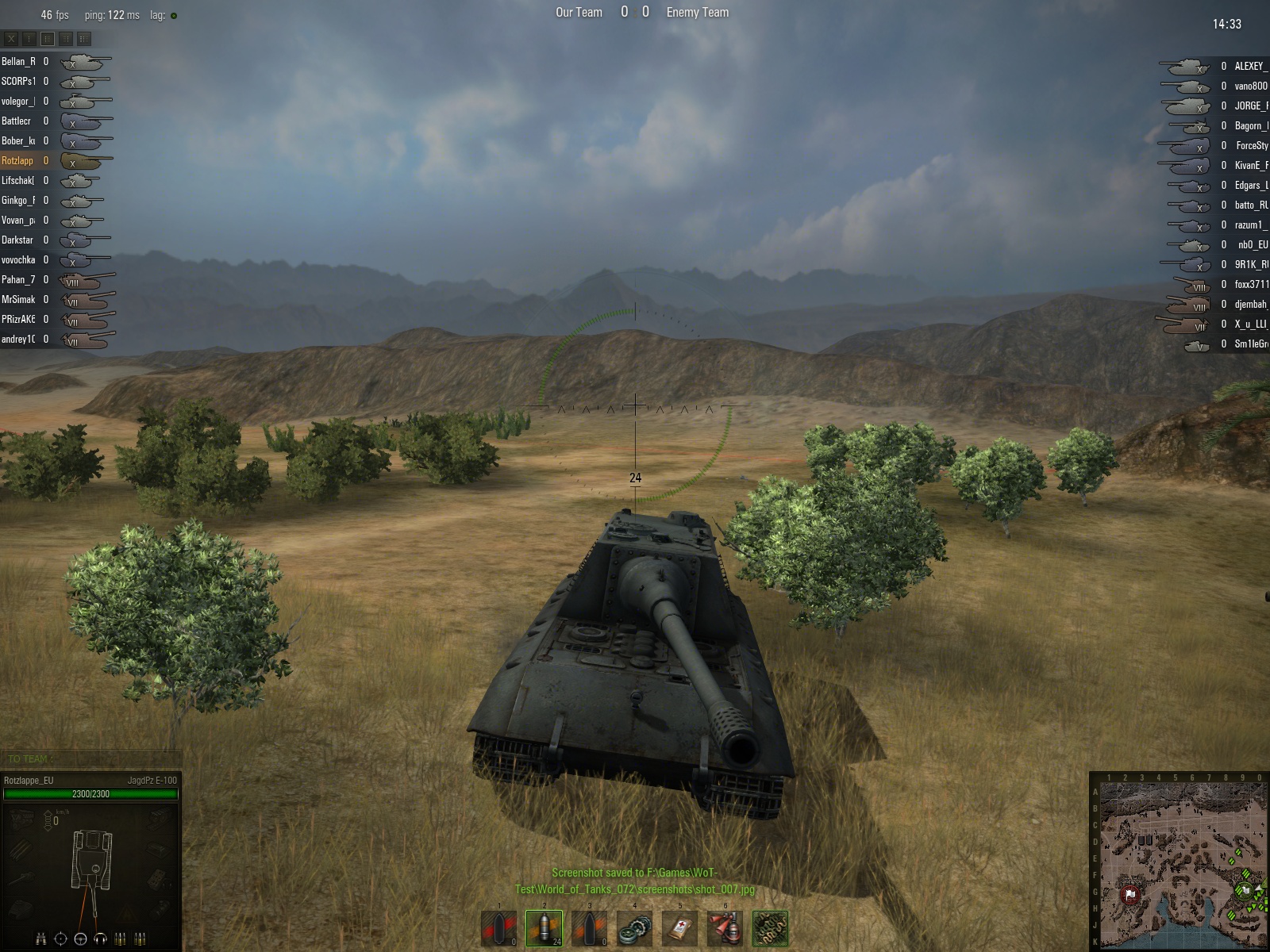Click the commander binoculars crew icon
The width and height of the screenshot is (1270, 952).
(x=40, y=939)
